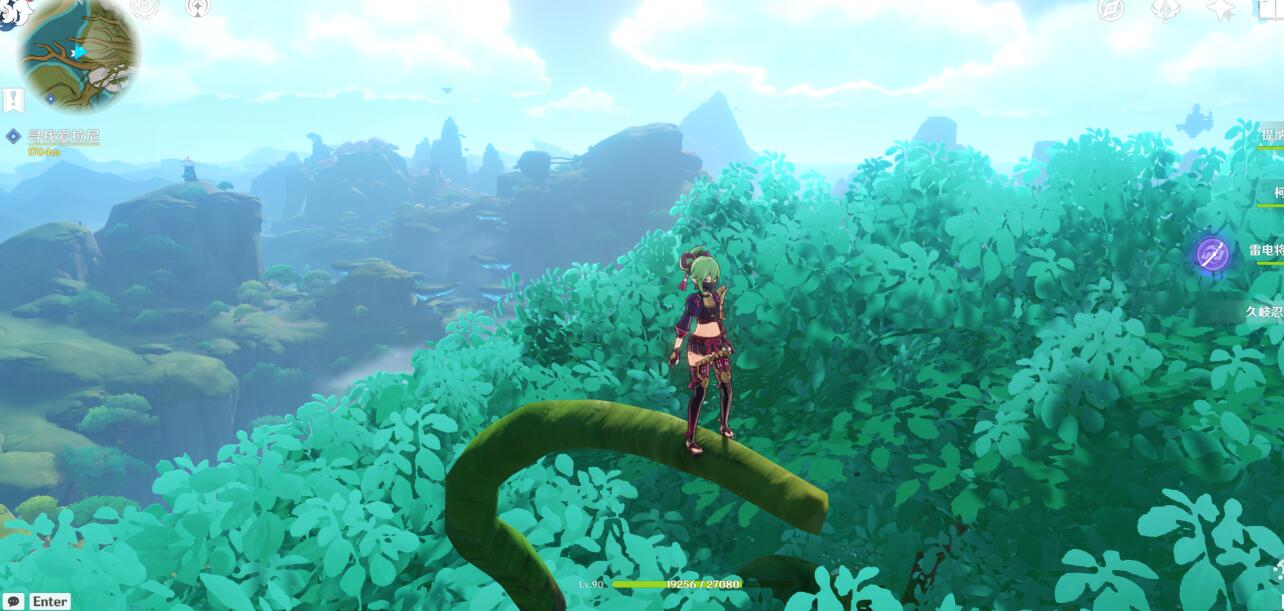
Task: Open the chat speech bubble icon
Action: click(13, 601)
